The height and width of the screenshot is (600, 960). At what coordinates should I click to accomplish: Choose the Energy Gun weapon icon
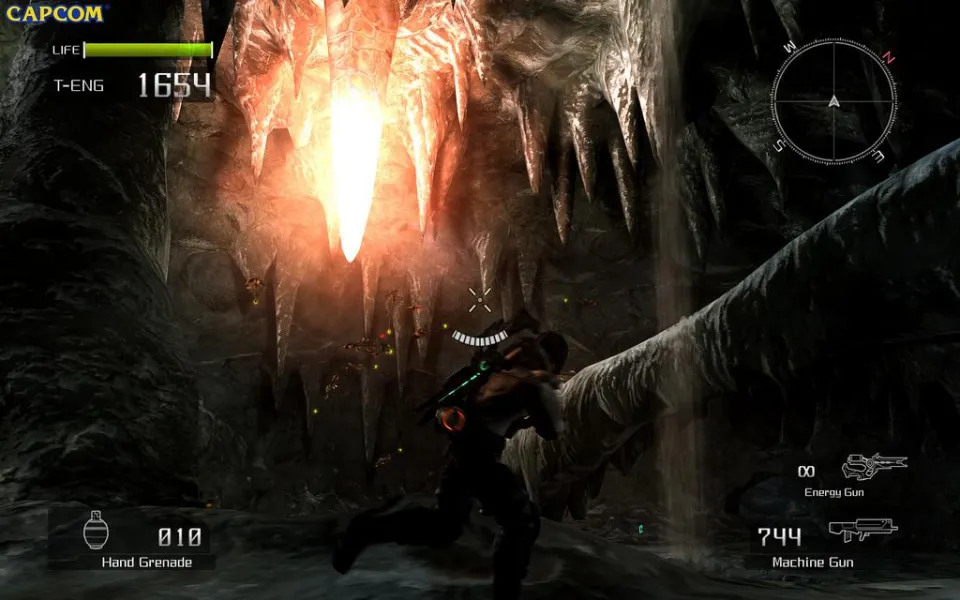pyautogui.click(x=872, y=466)
